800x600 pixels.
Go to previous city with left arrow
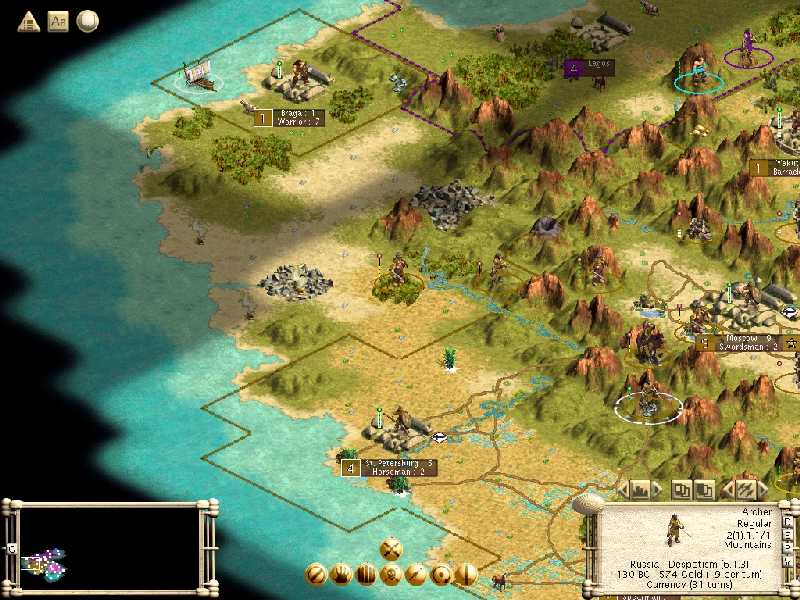[x=624, y=489]
